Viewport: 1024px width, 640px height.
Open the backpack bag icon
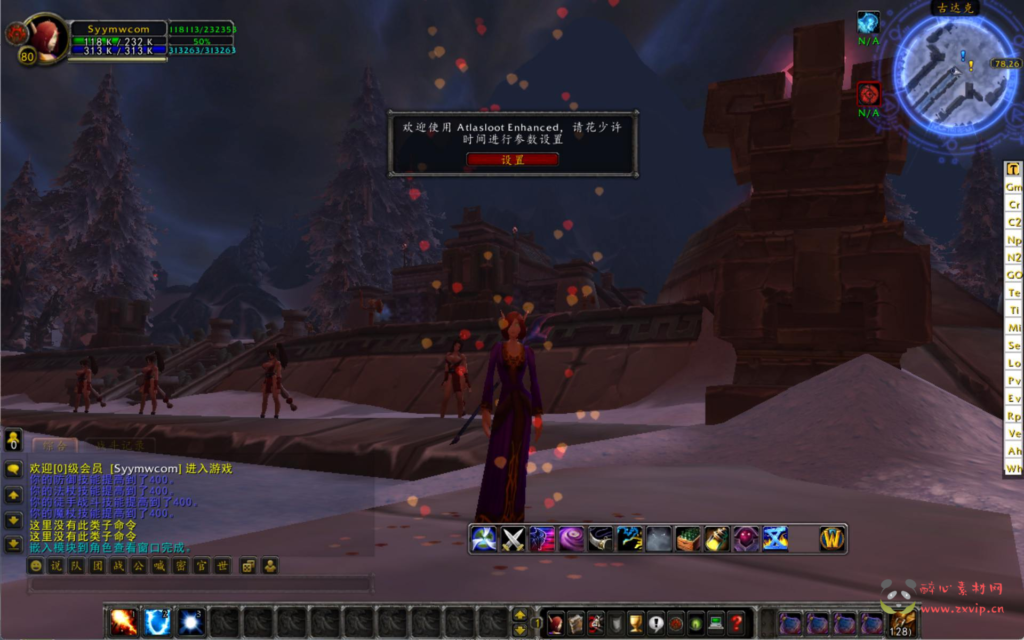(901, 623)
